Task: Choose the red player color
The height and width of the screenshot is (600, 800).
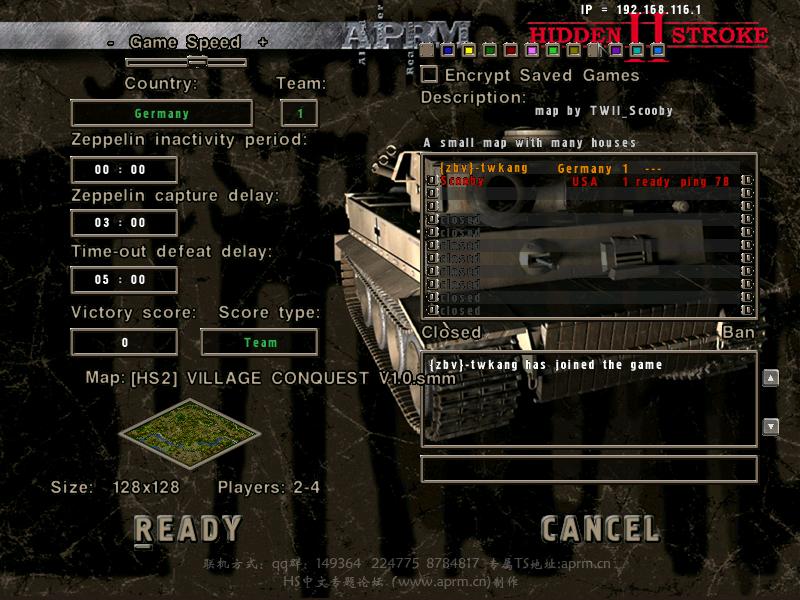Action: click(511, 50)
